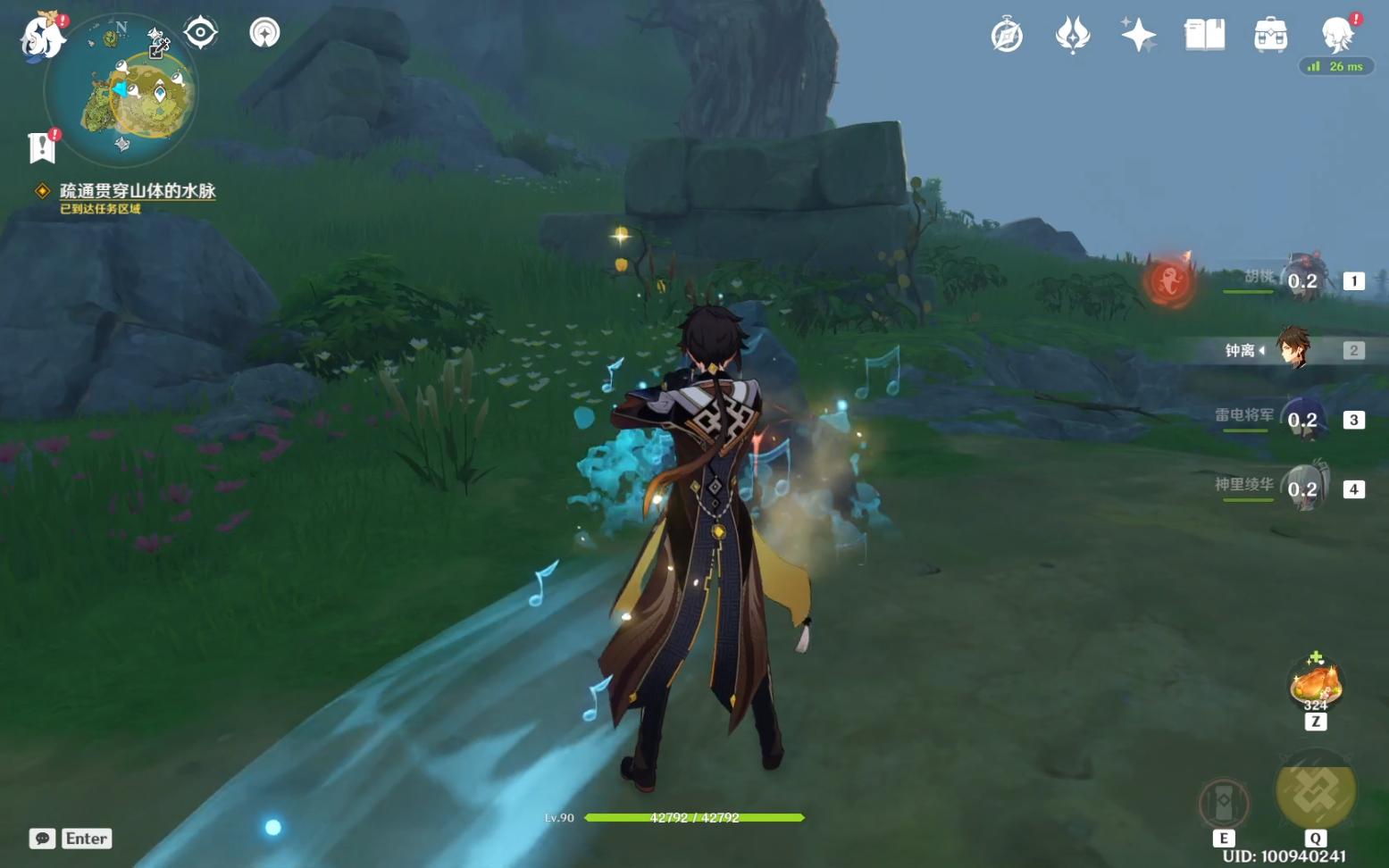
Task: Open the character head icon in top bar
Action: [x=1337, y=36]
